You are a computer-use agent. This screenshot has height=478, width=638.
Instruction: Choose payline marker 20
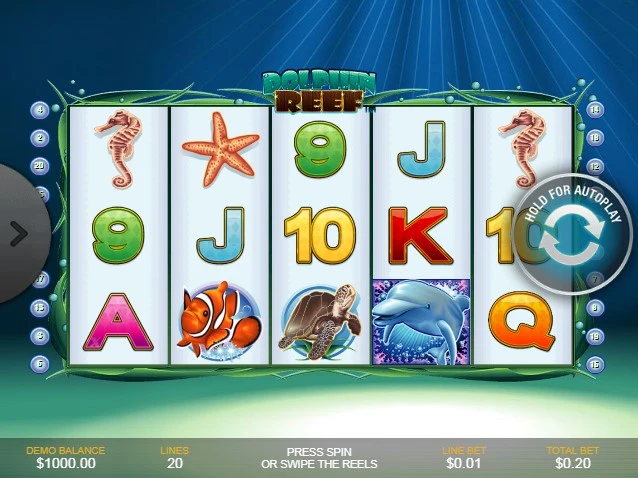click(x=41, y=166)
